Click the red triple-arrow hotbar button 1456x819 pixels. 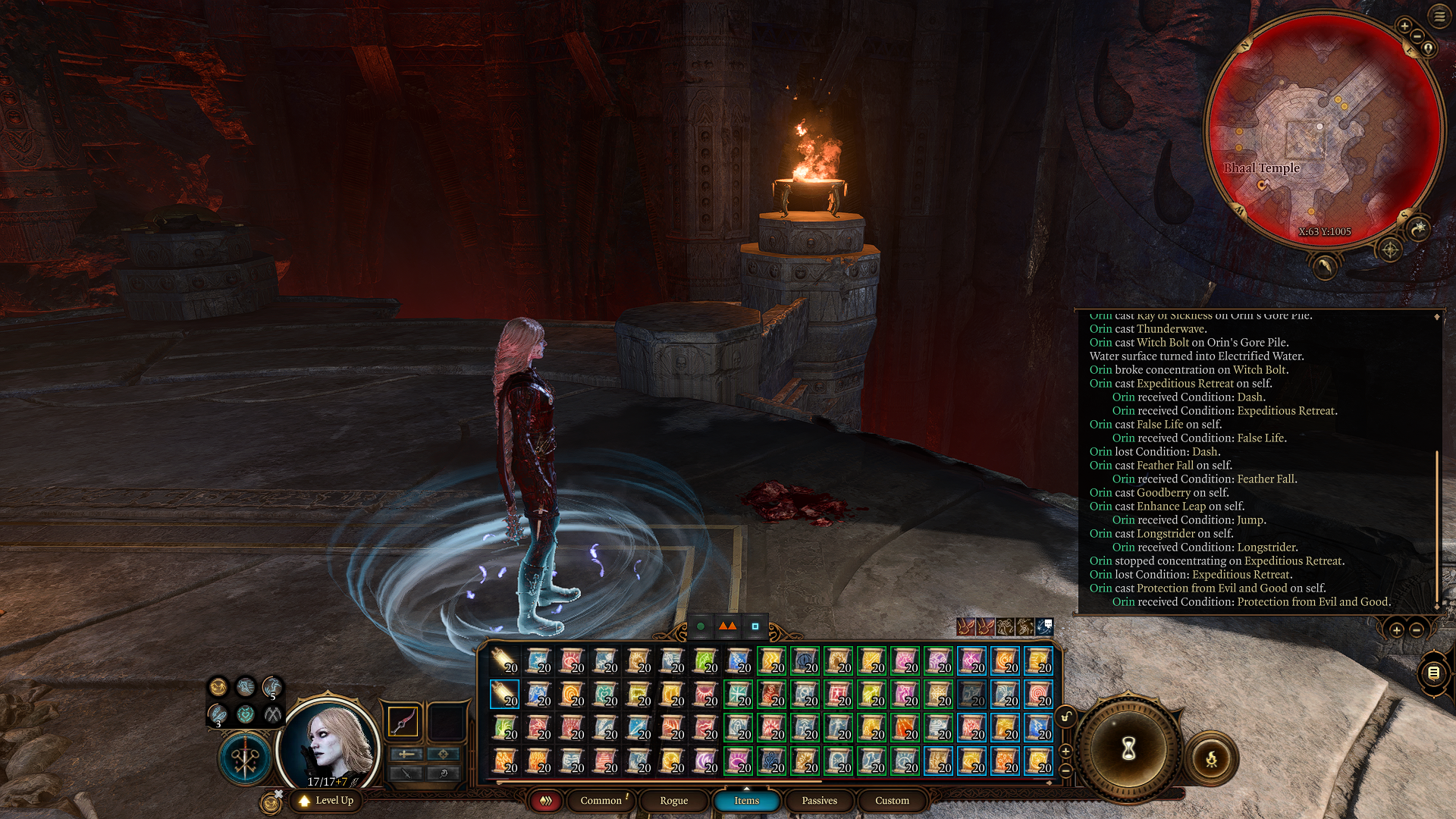tap(545, 801)
